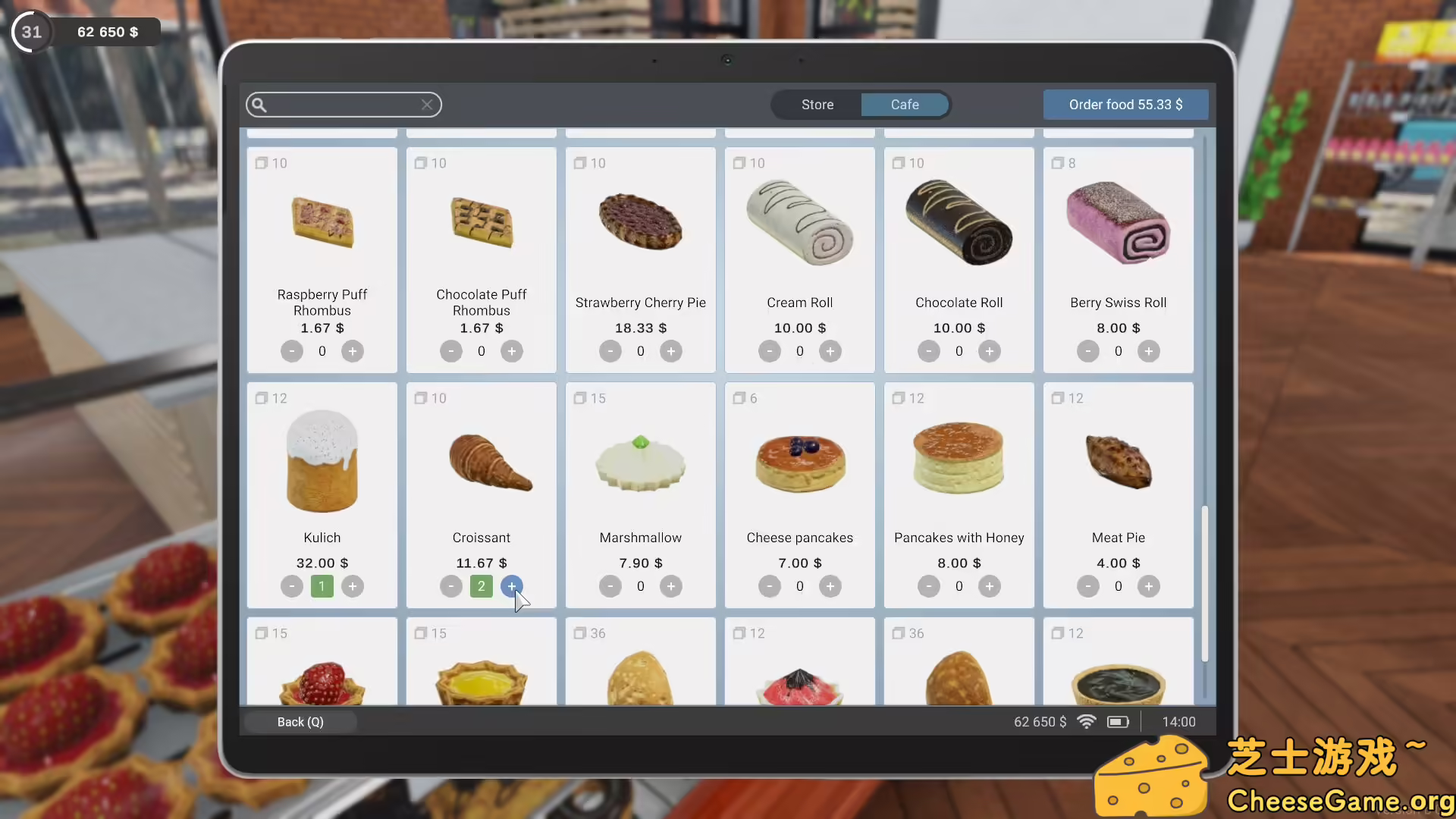Viewport: 1456px width, 819px height.
Task: Click the Back (Q) button
Action: (x=300, y=722)
